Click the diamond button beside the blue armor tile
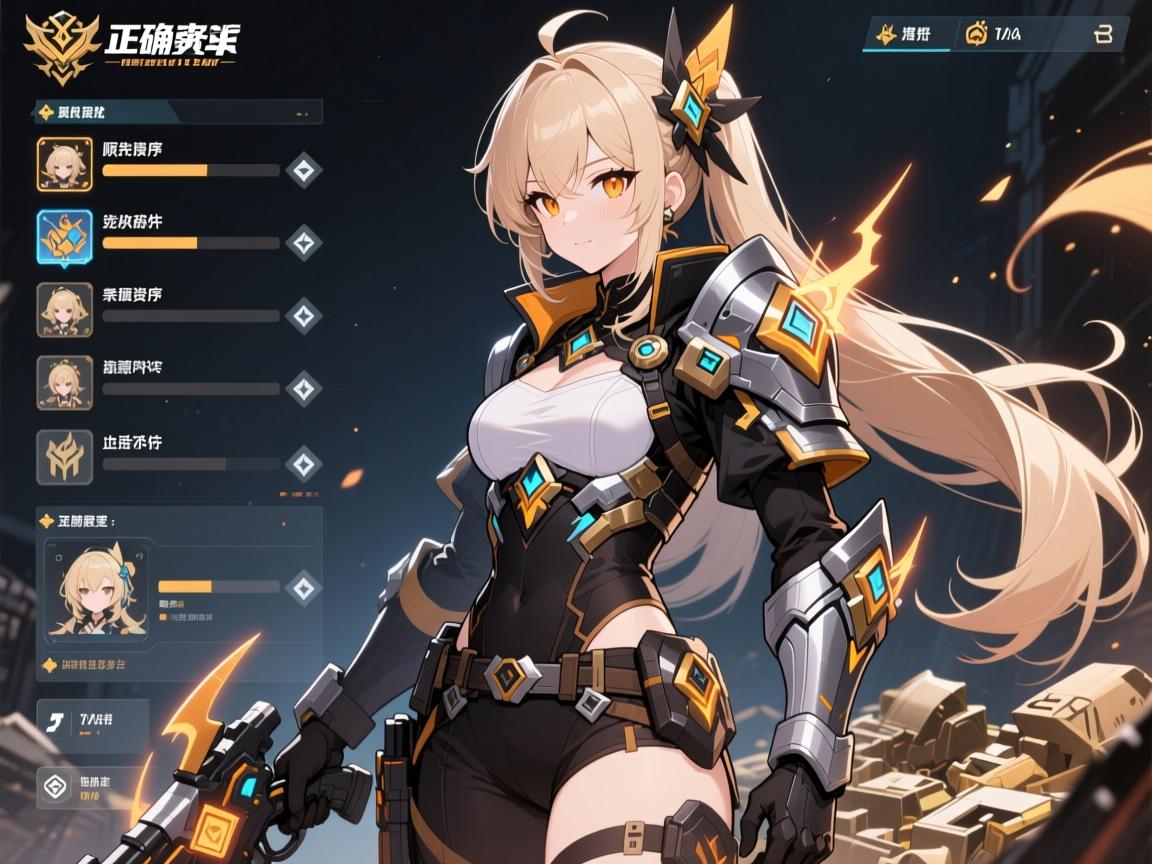Viewport: 1152px width, 864px height. pos(303,242)
